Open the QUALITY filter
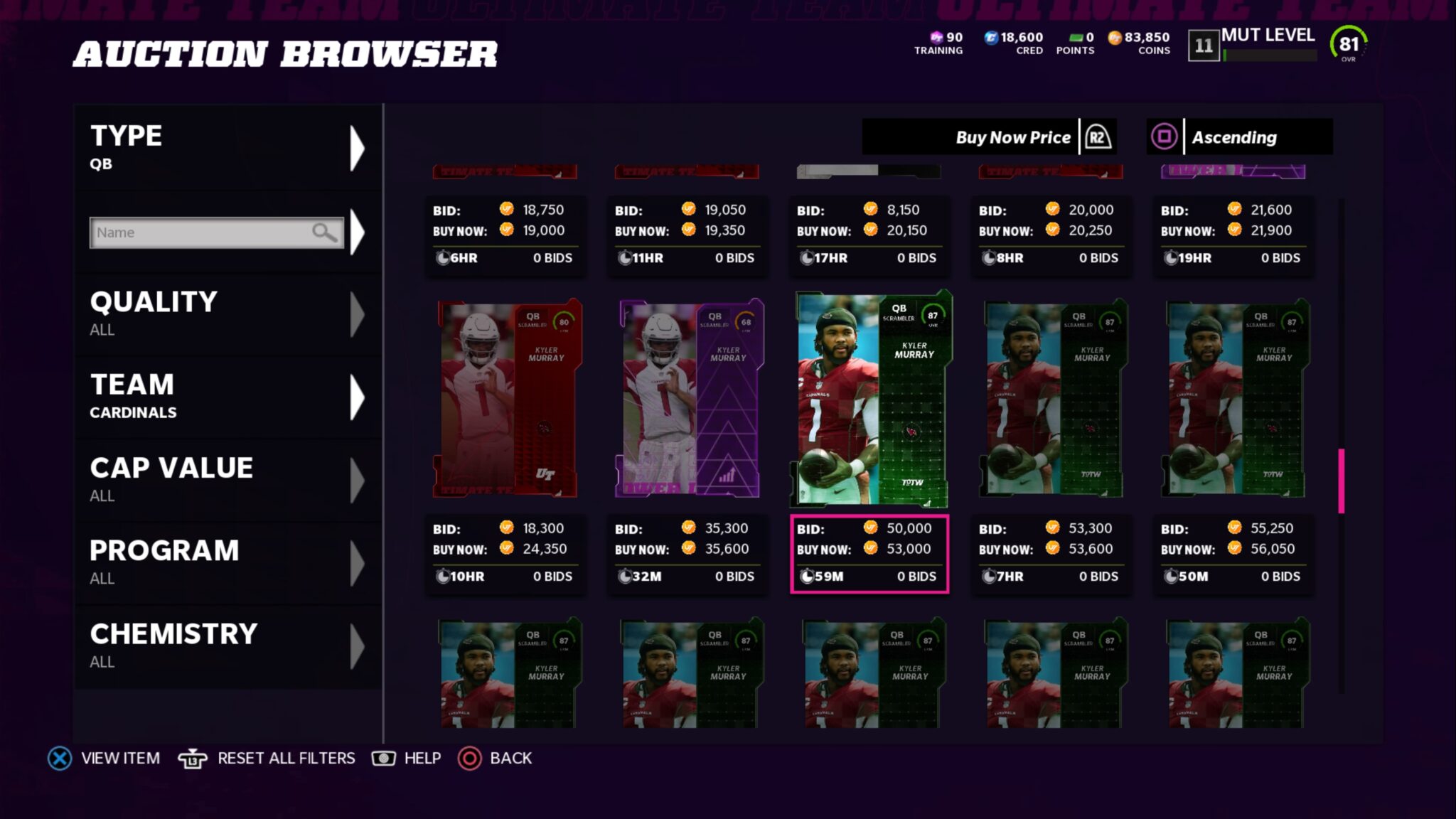The image size is (1456, 819). point(227,314)
